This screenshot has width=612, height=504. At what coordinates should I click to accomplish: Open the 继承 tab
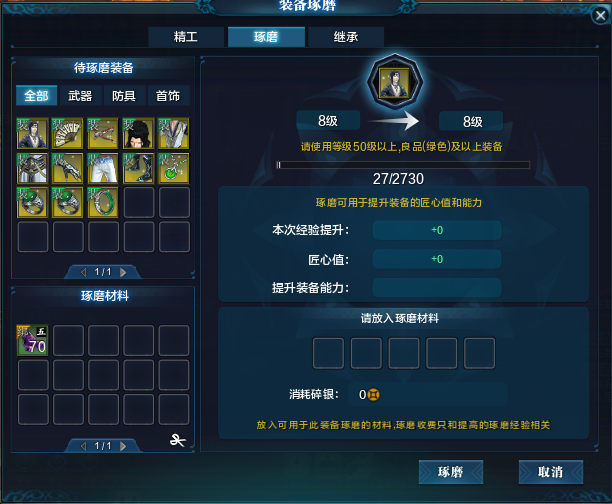[345, 37]
